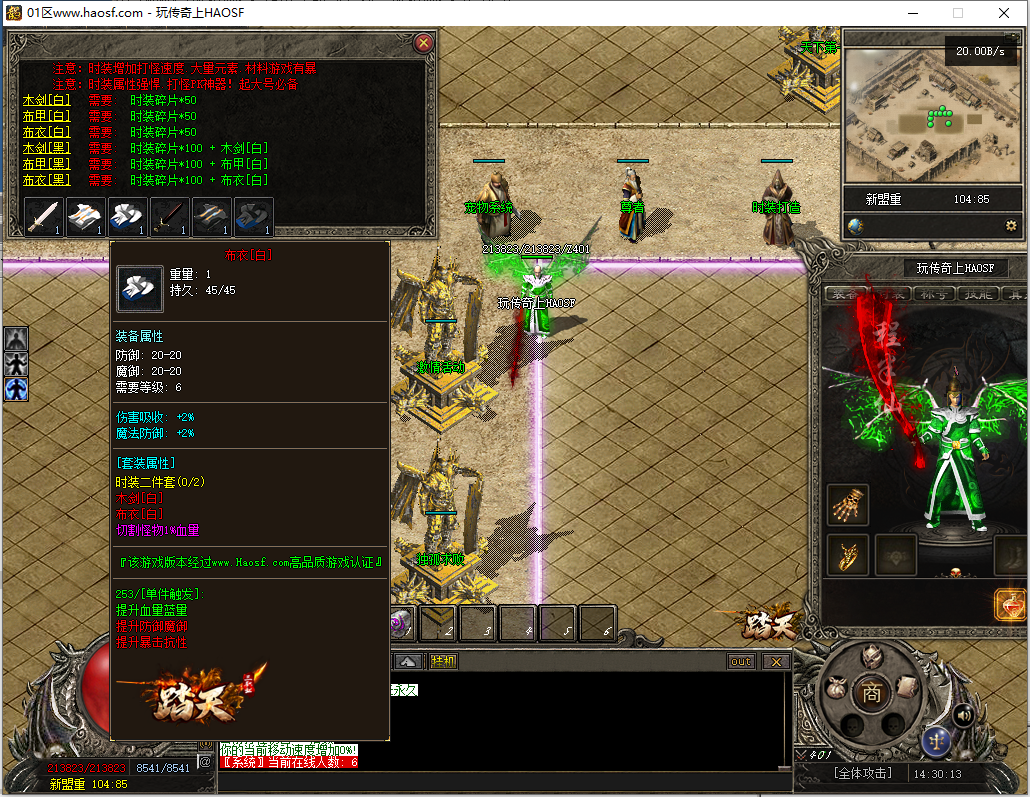Toggle the sound speaker icon
This screenshot has height=797, width=1030.
click(x=964, y=715)
